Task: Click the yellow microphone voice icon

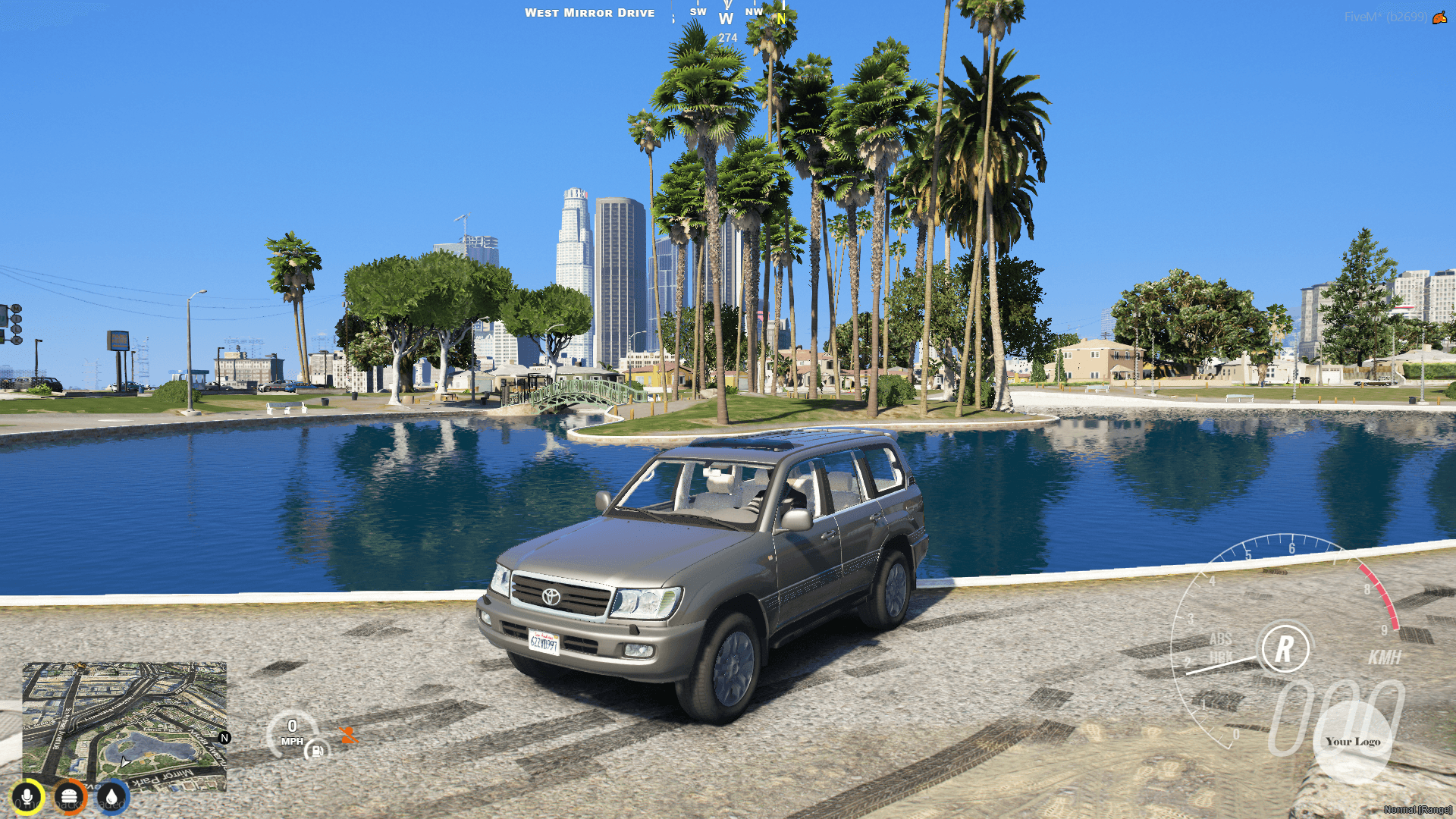Action: coord(28,797)
